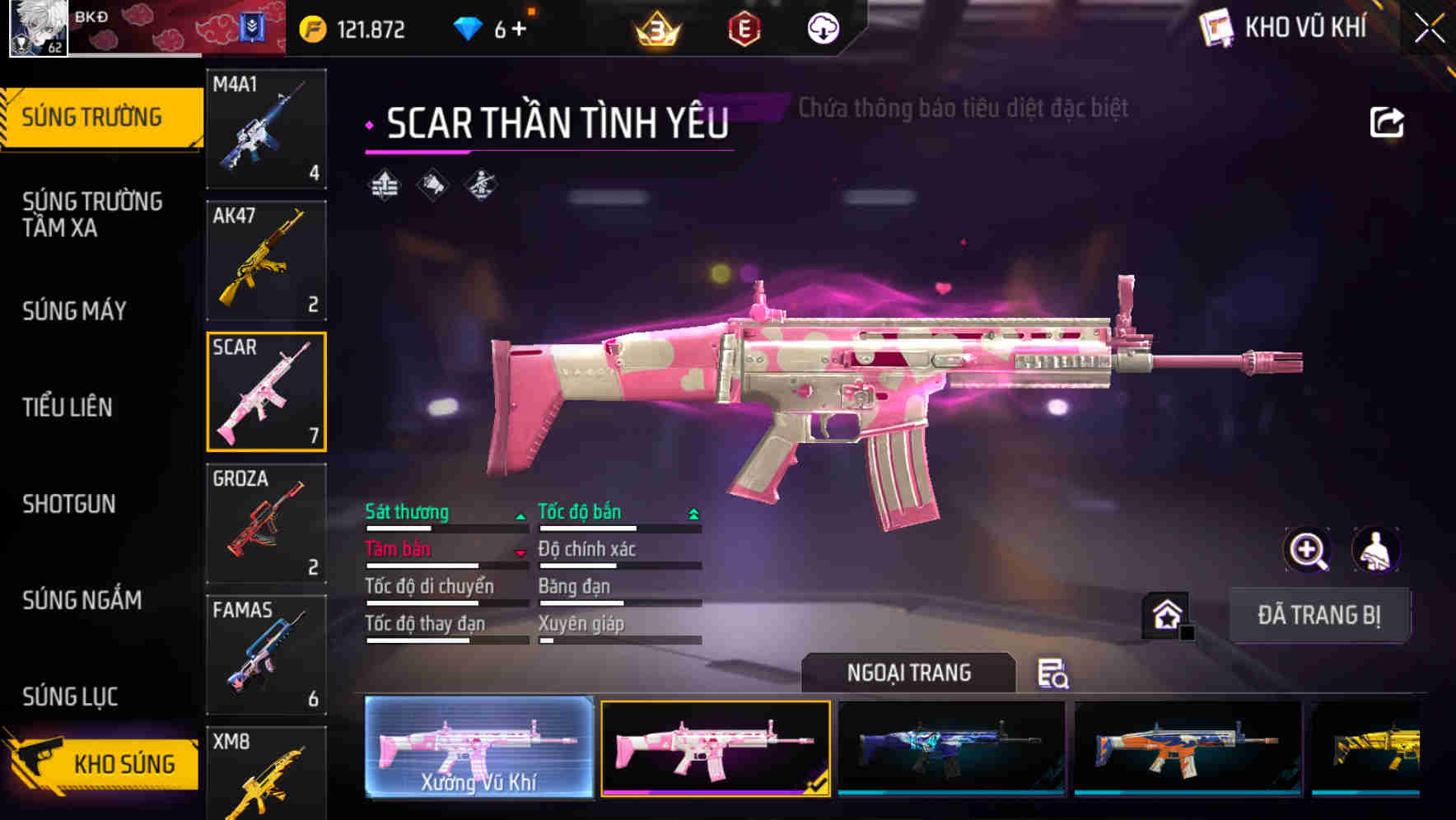Click the home-star workshop icon near ĐÃ TRANG BỊ
The width and height of the screenshot is (1456, 820).
(1166, 613)
